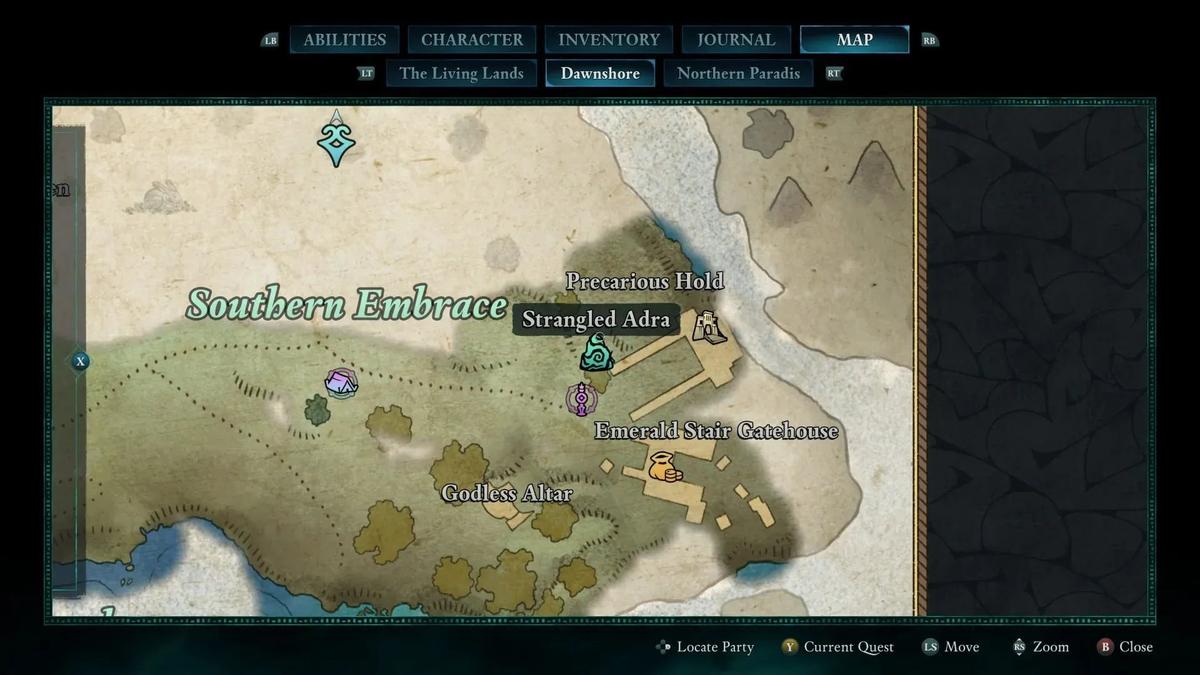
Task: Select the Map tab
Action: [854, 40]
